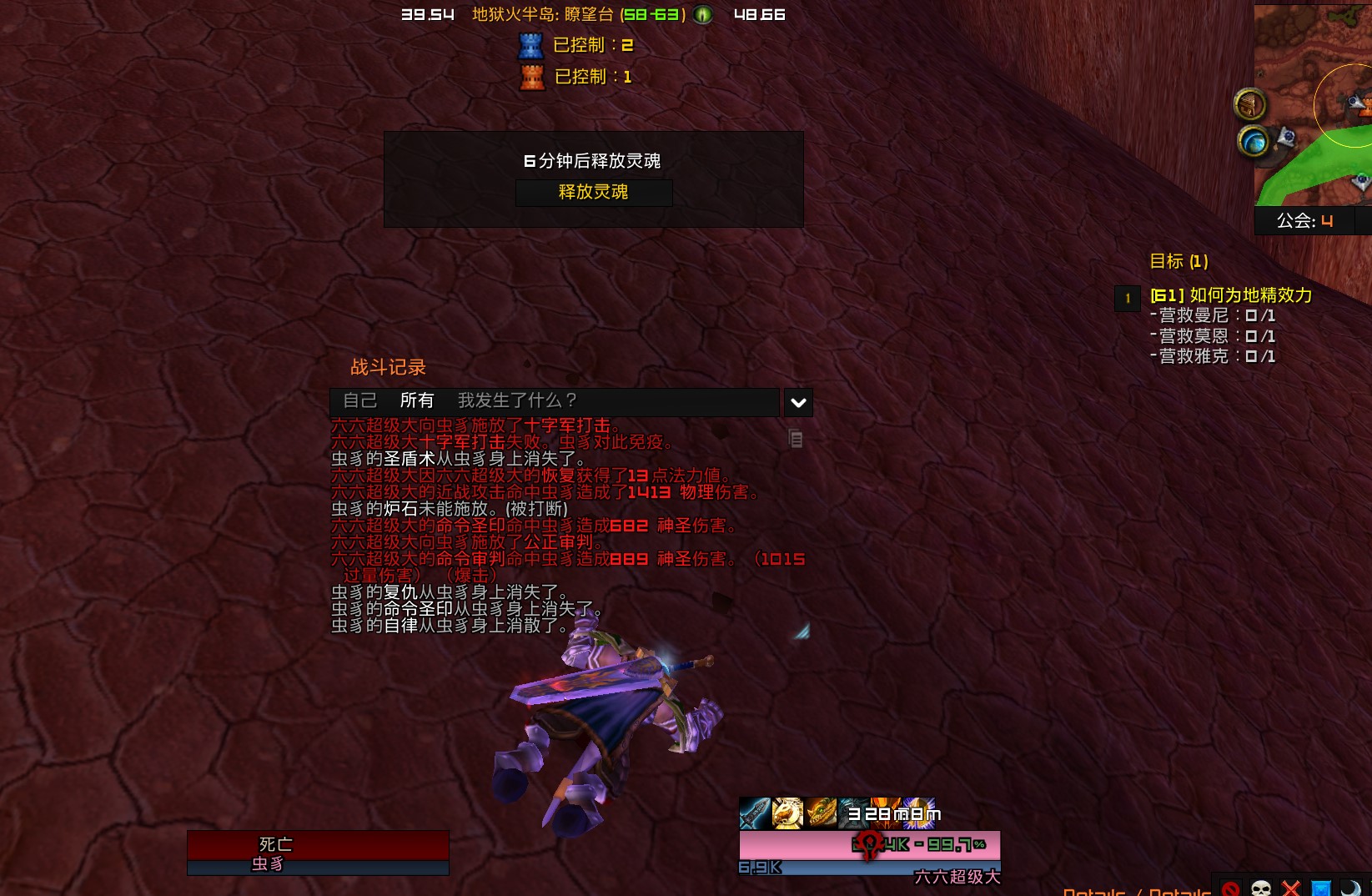Select the skull raid target marker icon
This screenshot has height=896, width=1372.
[x=1261, y=888]
